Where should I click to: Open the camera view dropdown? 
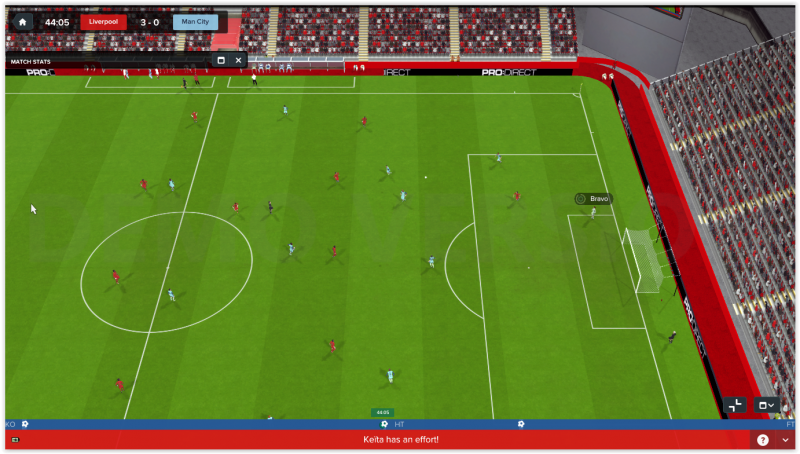[x=766, y=405]
